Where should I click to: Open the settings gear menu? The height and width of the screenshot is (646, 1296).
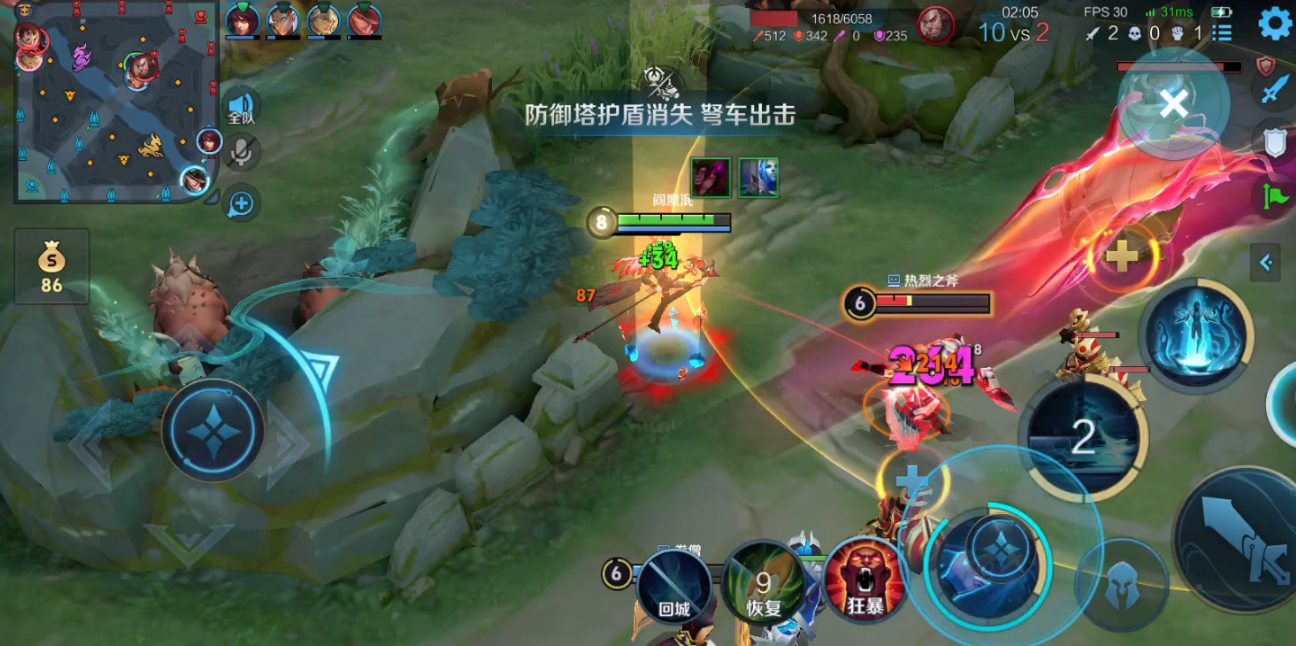[1274, 23]
